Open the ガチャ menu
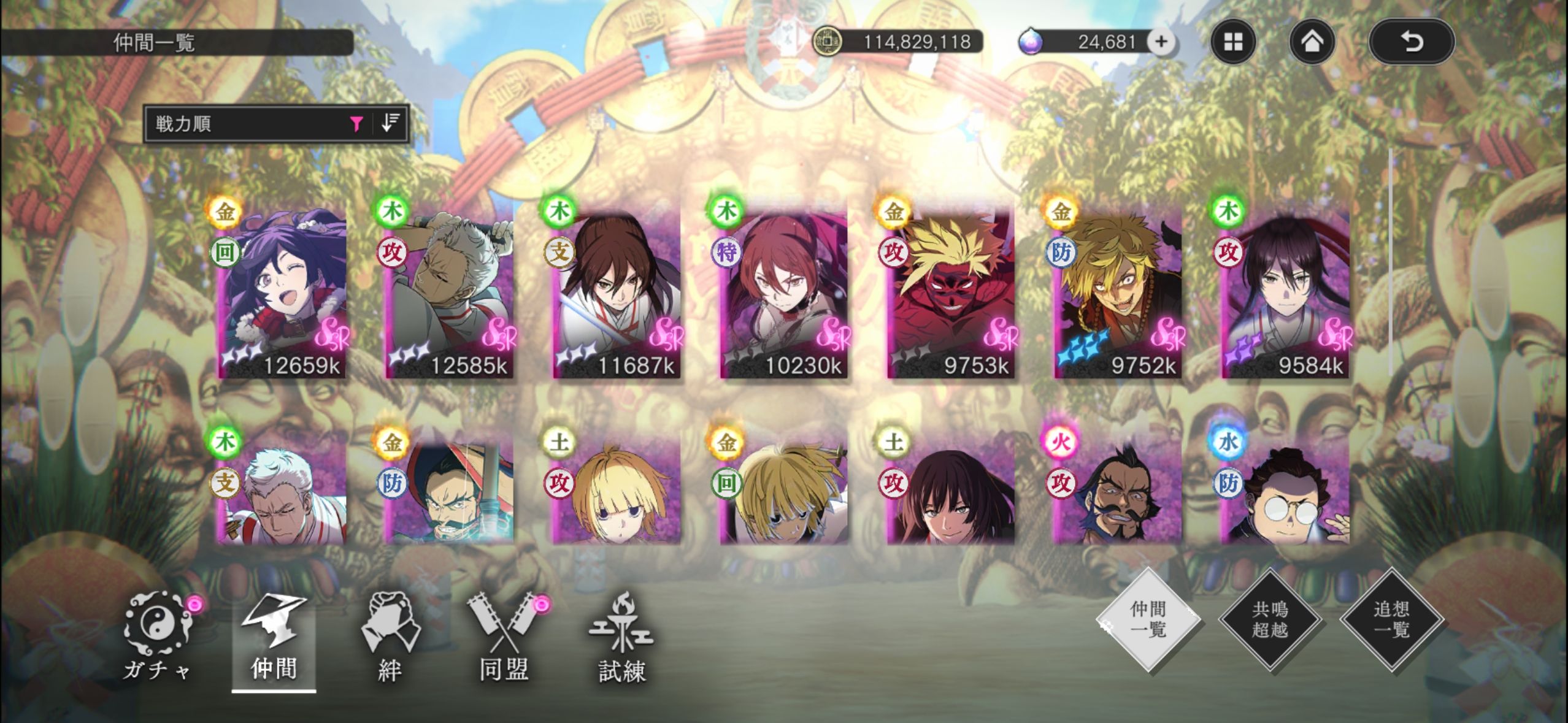 157,638
